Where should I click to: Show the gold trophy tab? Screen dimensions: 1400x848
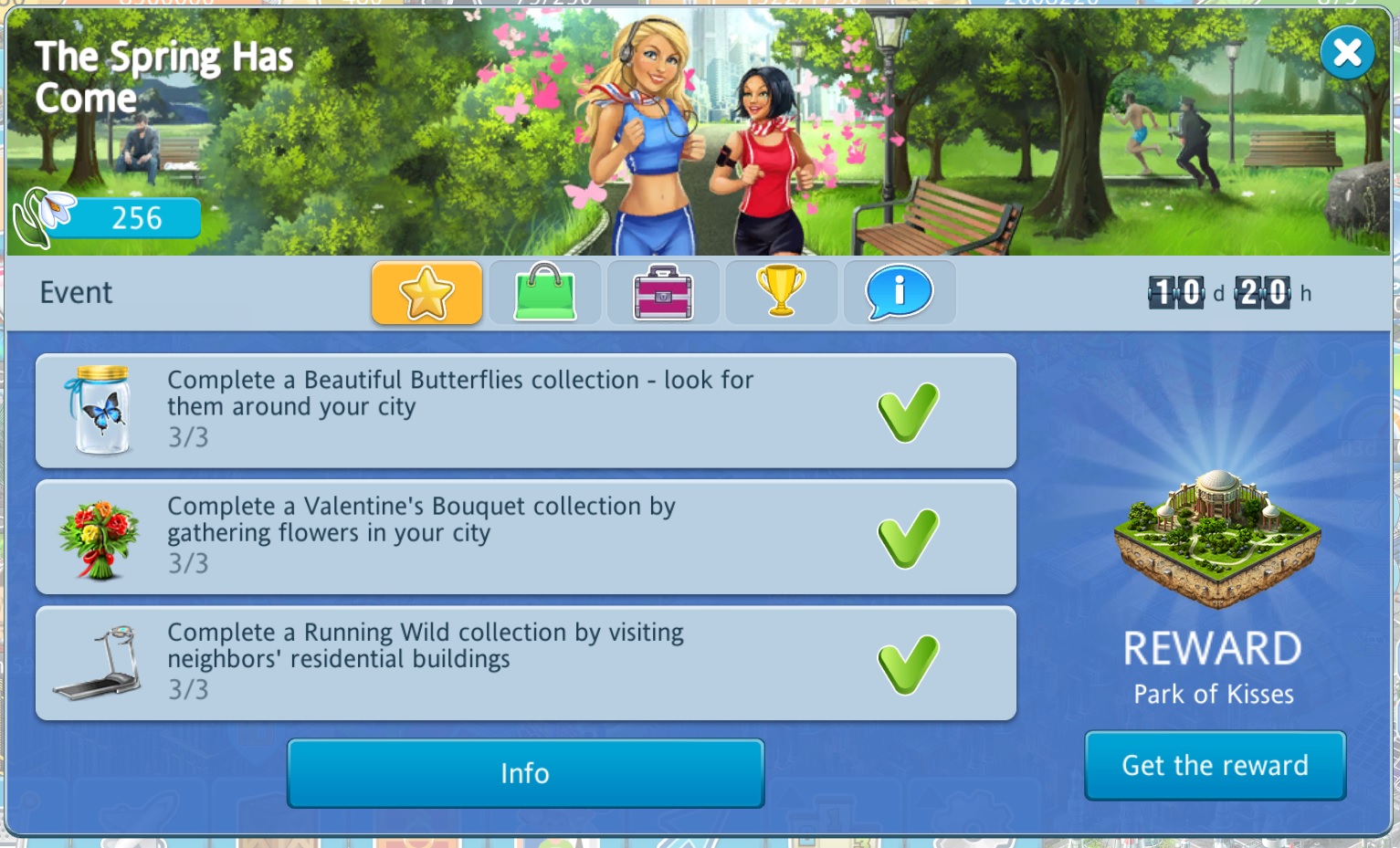pos(781,293)
